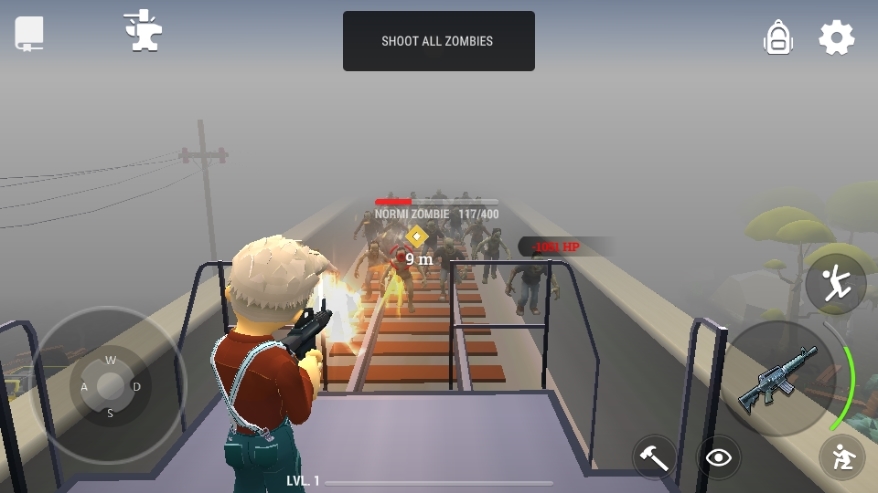Toggle the eye view button
Image resolution: width=878 pixels, height=493 pixels.
click(x=718, y=458)
